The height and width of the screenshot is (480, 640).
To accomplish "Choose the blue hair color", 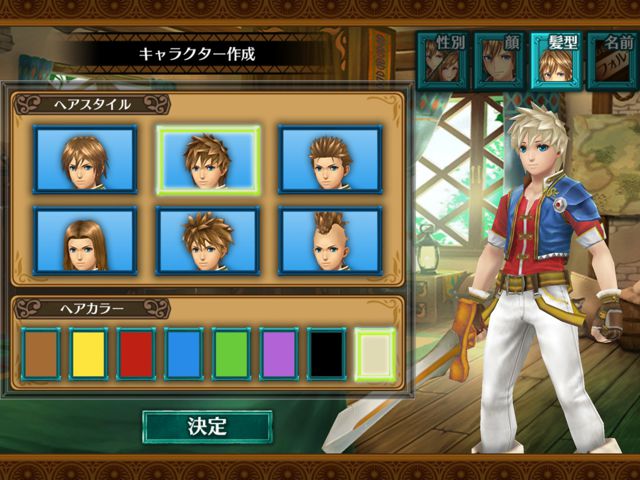I will (184, 353).
